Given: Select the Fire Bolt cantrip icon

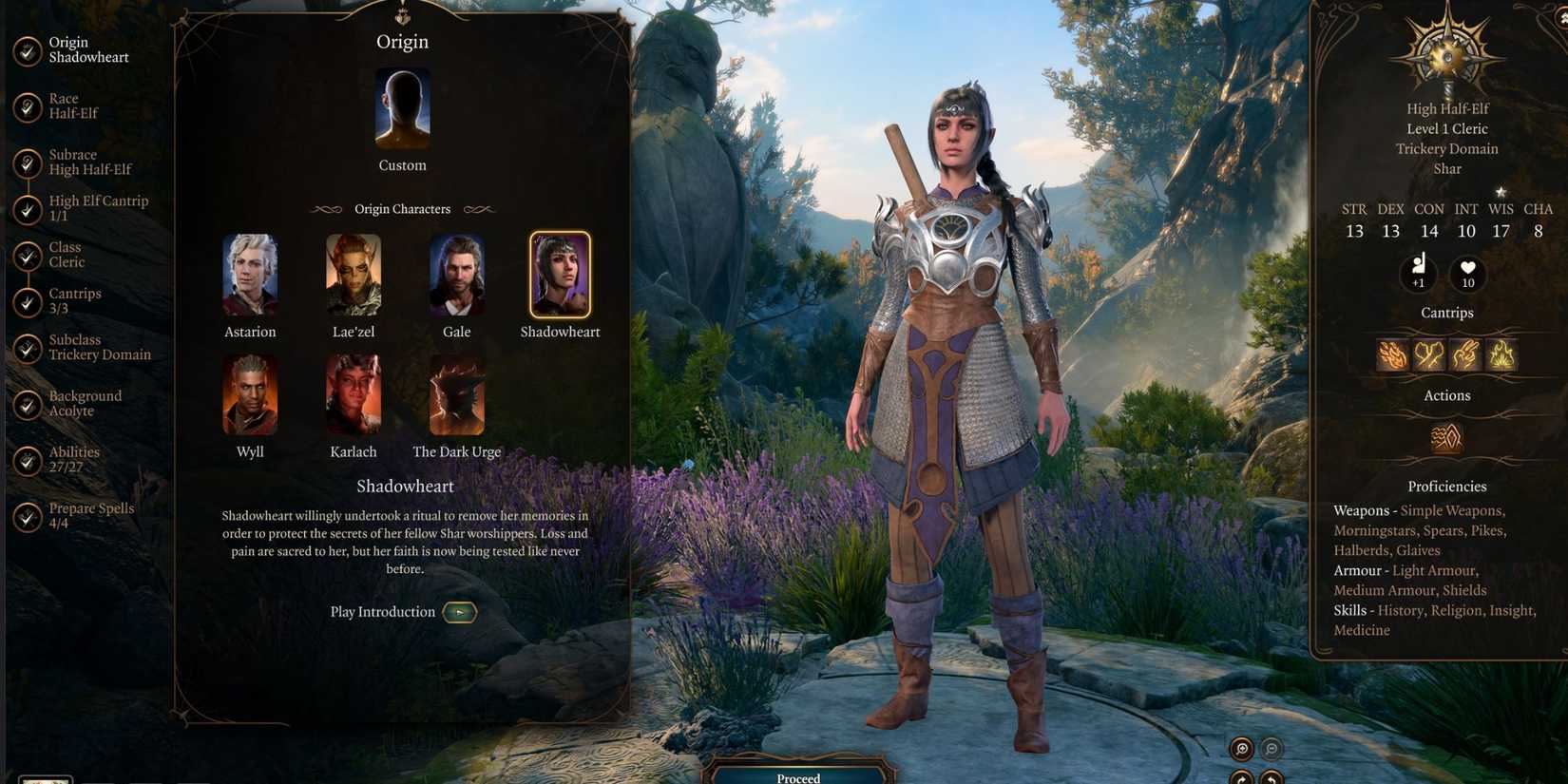Looking at the screenshot, I should [x=1393, y=354].
